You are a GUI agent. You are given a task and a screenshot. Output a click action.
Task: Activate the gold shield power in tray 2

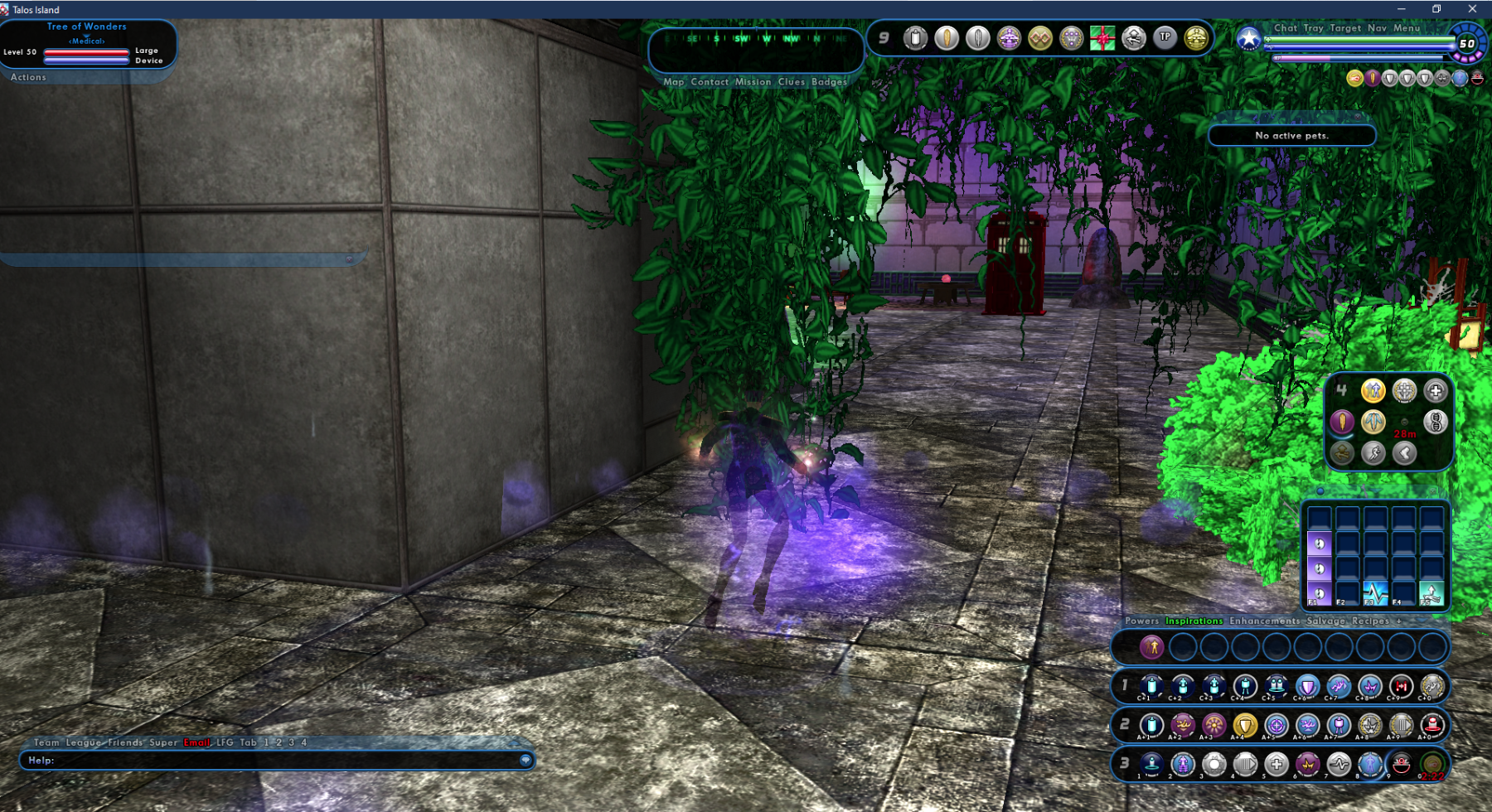[1244, 726]
